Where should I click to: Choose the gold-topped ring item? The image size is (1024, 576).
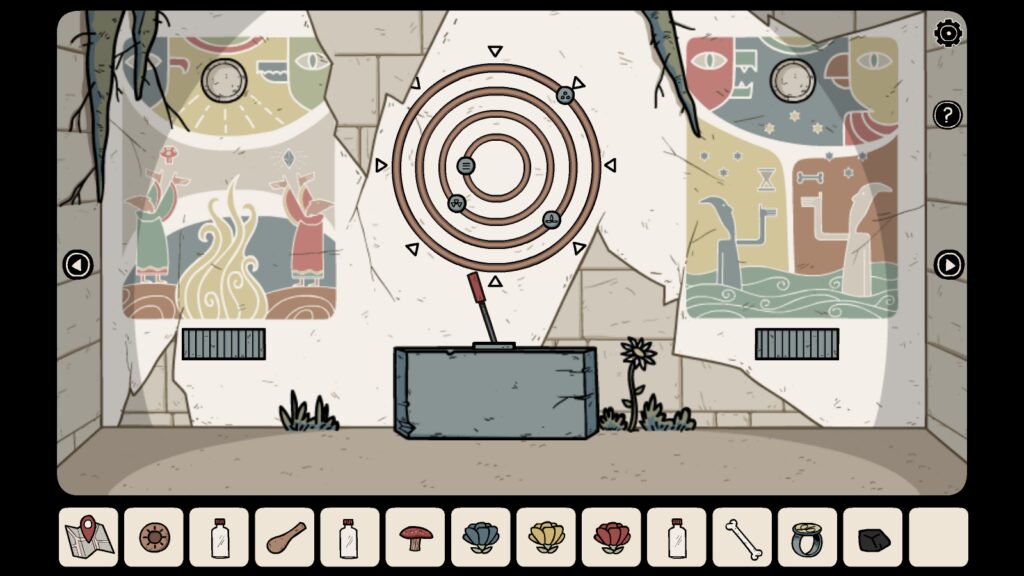click(807, 537)
